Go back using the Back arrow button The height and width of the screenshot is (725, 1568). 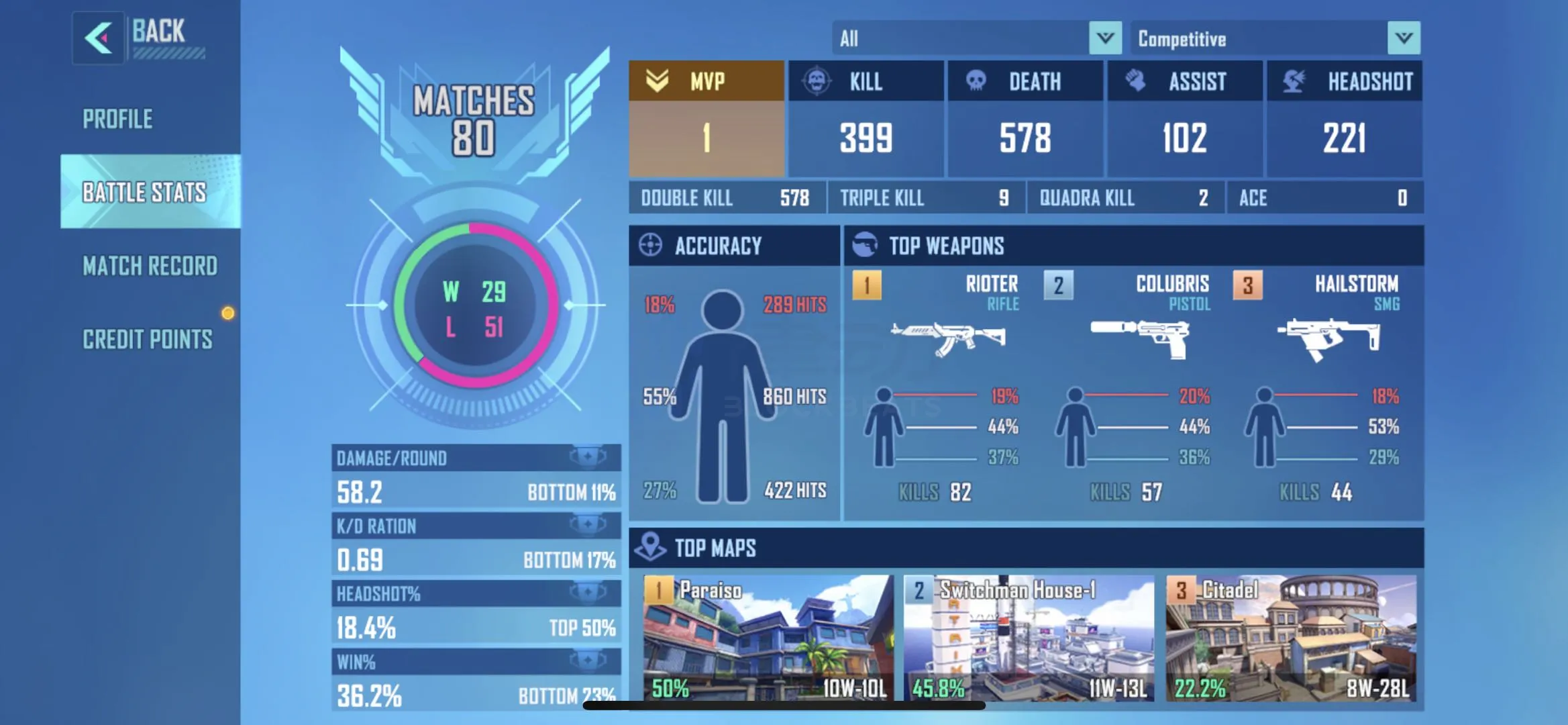coord(99,38)
